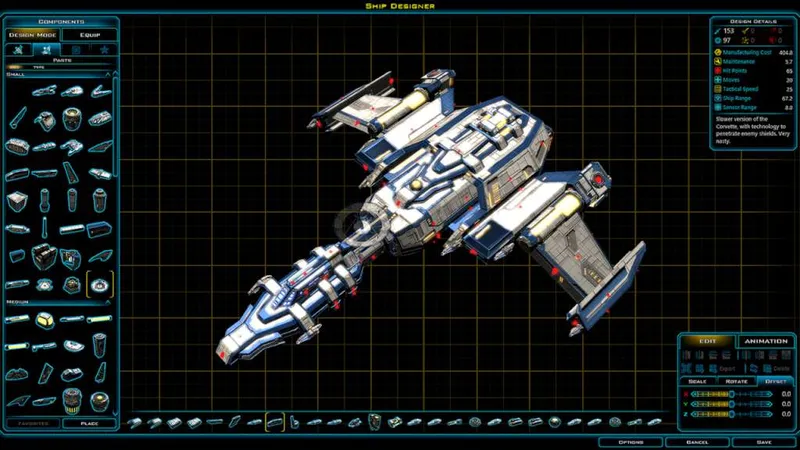Choose the Scale transform tab
This screenshot has height=450, width=800.
pos(697,381)
